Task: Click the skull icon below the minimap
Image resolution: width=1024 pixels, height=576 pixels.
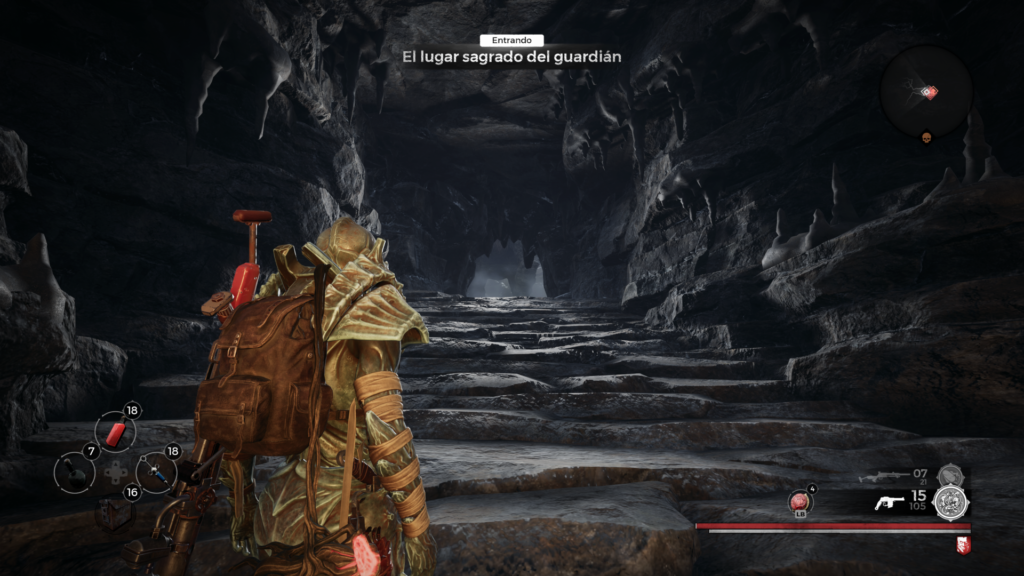Action: pyautogui.click(x=927, y=137)
